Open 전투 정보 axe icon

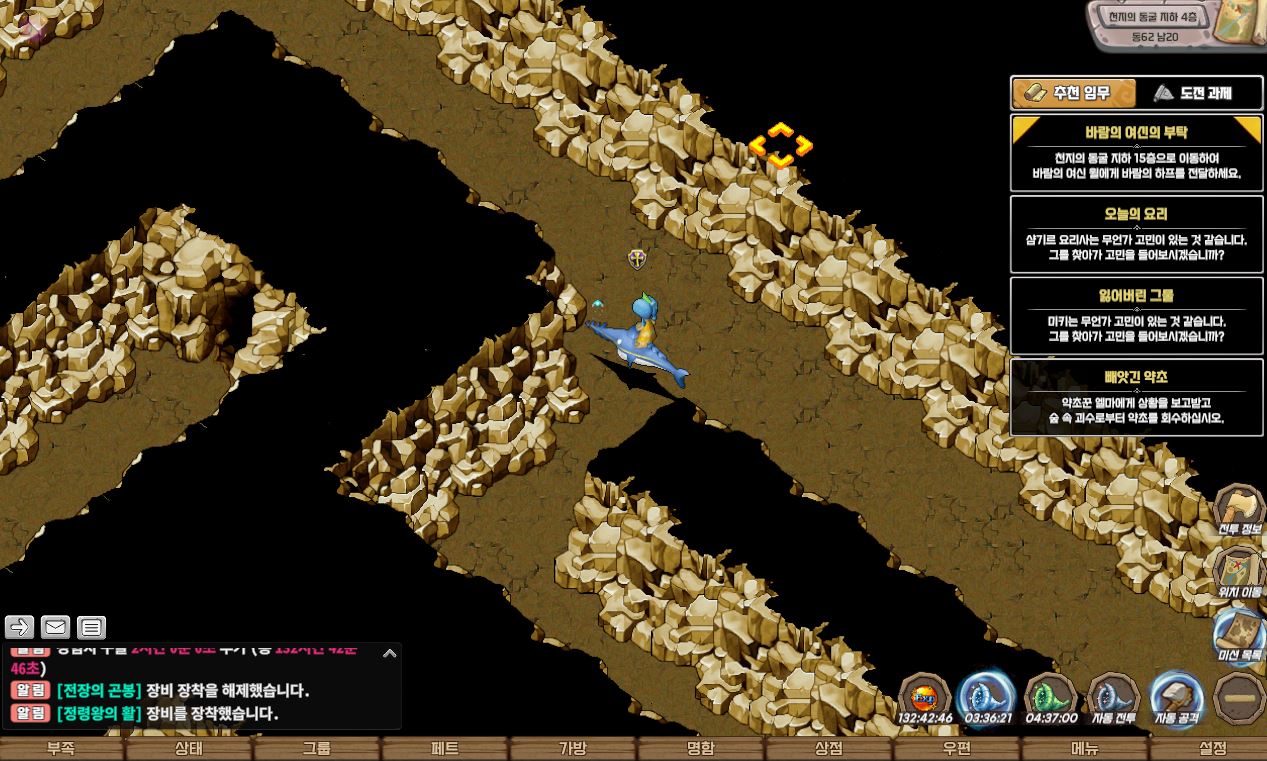(x=1239, y=508)
